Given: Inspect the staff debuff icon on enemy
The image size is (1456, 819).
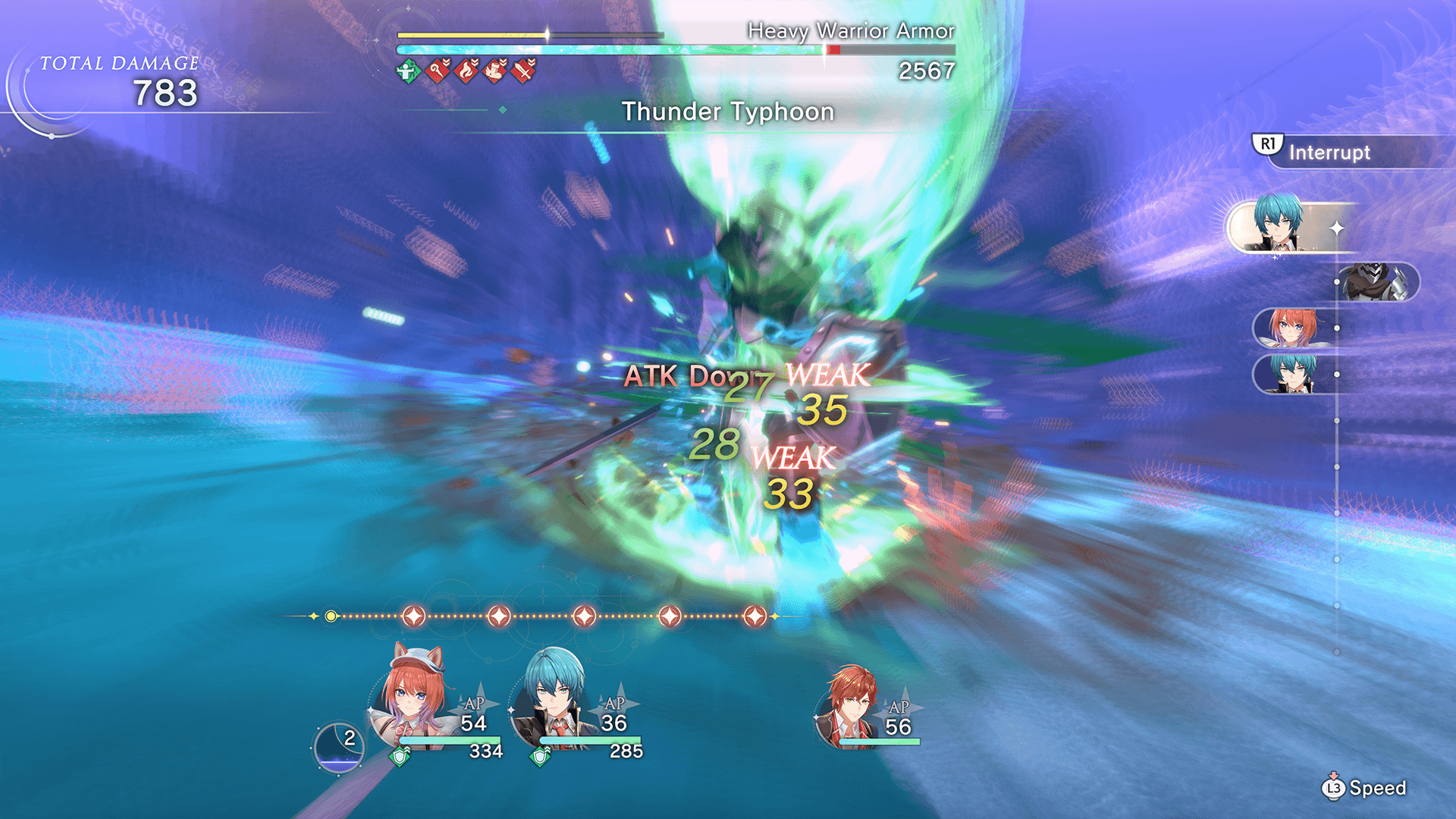Looking at the screenshot, I should (438, 71).
